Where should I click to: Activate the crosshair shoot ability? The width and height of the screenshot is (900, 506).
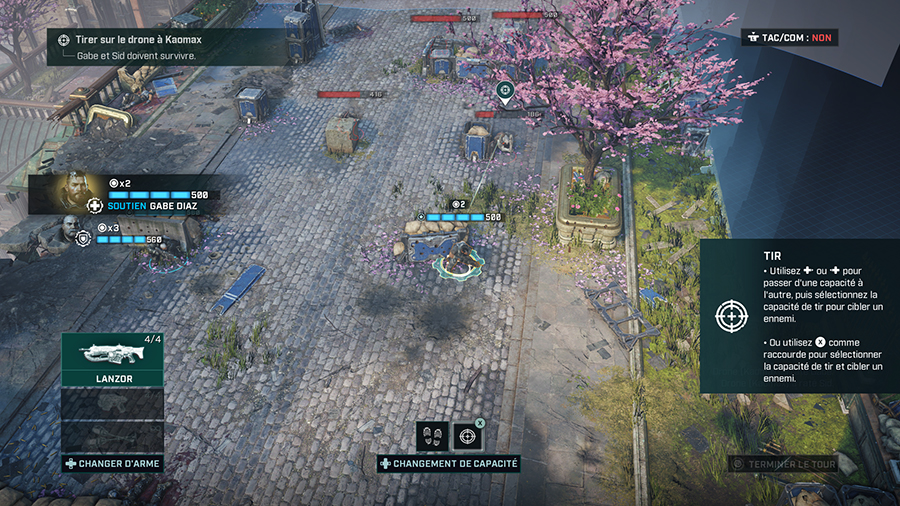point(467,436)
